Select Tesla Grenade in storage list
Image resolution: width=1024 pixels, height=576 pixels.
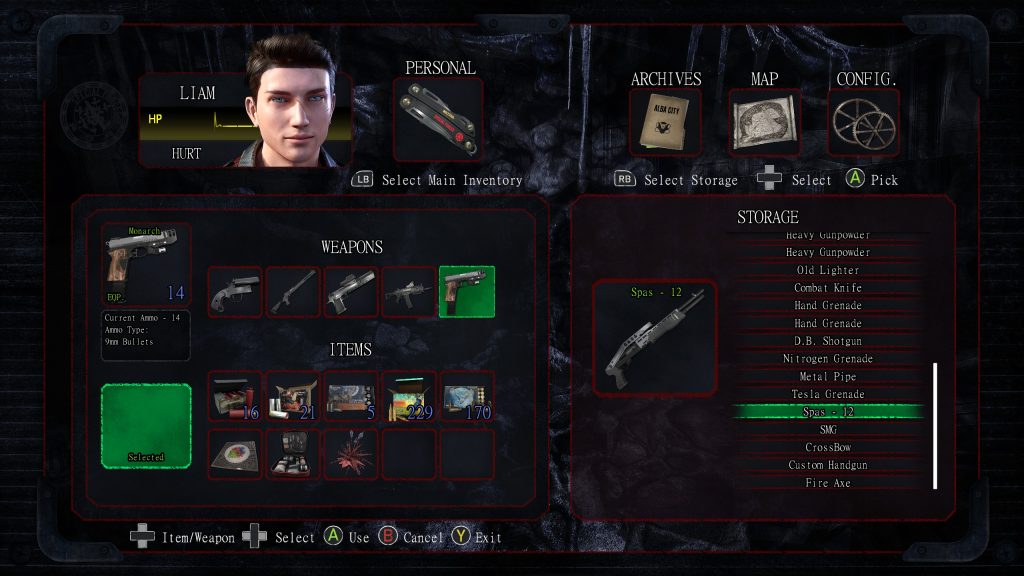point(827,394)
